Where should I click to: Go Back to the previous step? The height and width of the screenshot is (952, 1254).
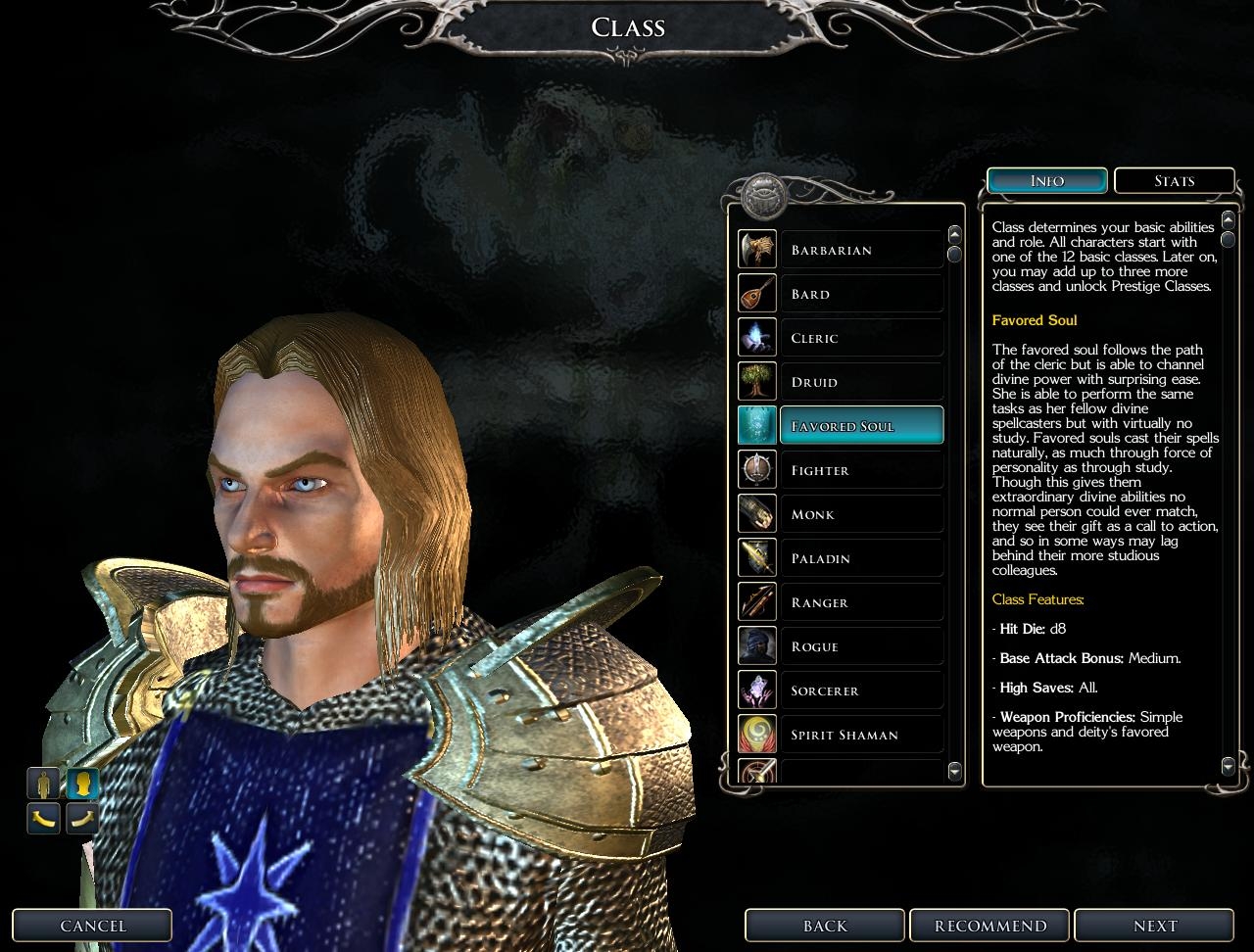tap(825, 926)
